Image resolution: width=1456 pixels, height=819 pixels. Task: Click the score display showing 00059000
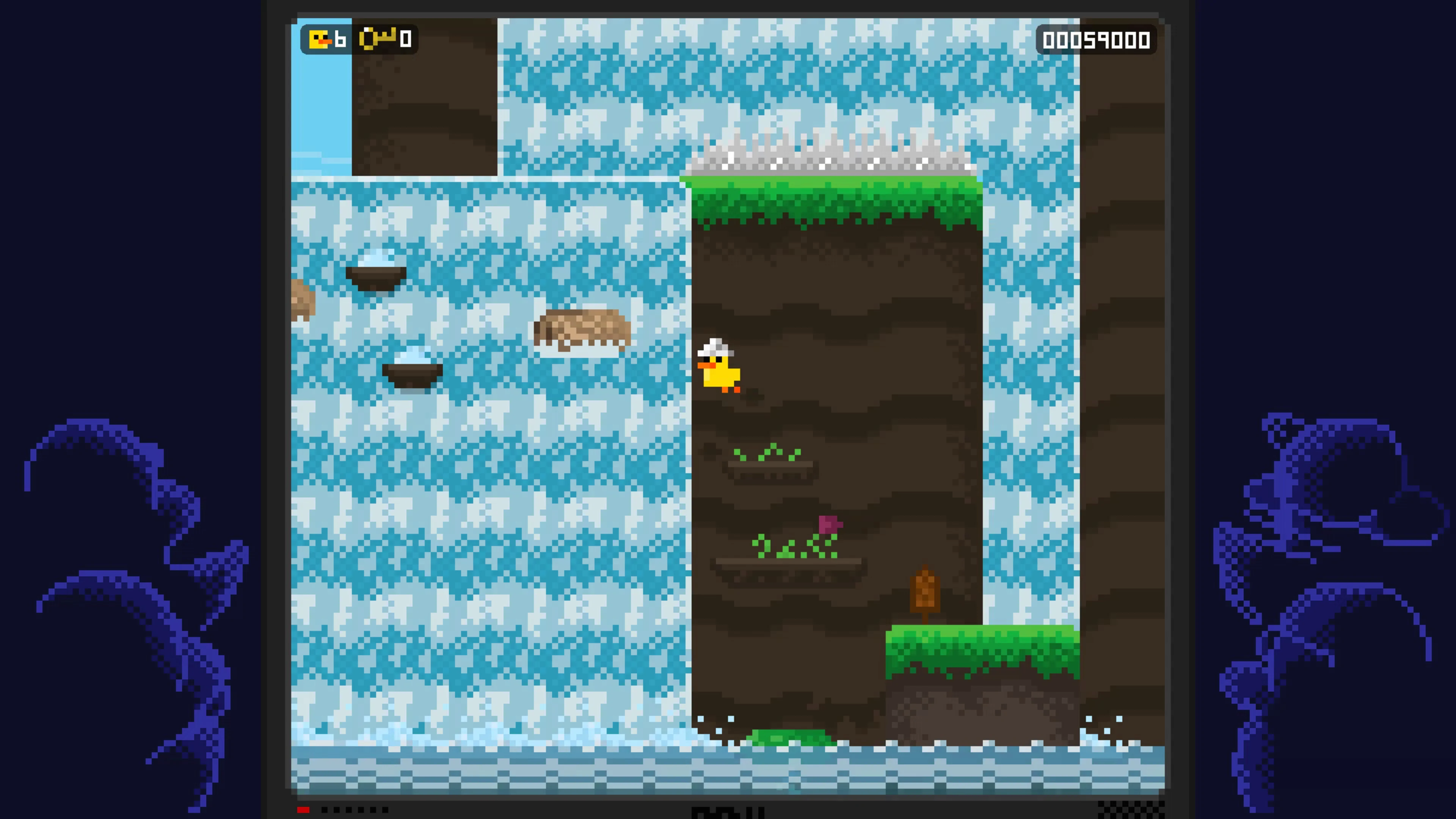(1098, 39)
